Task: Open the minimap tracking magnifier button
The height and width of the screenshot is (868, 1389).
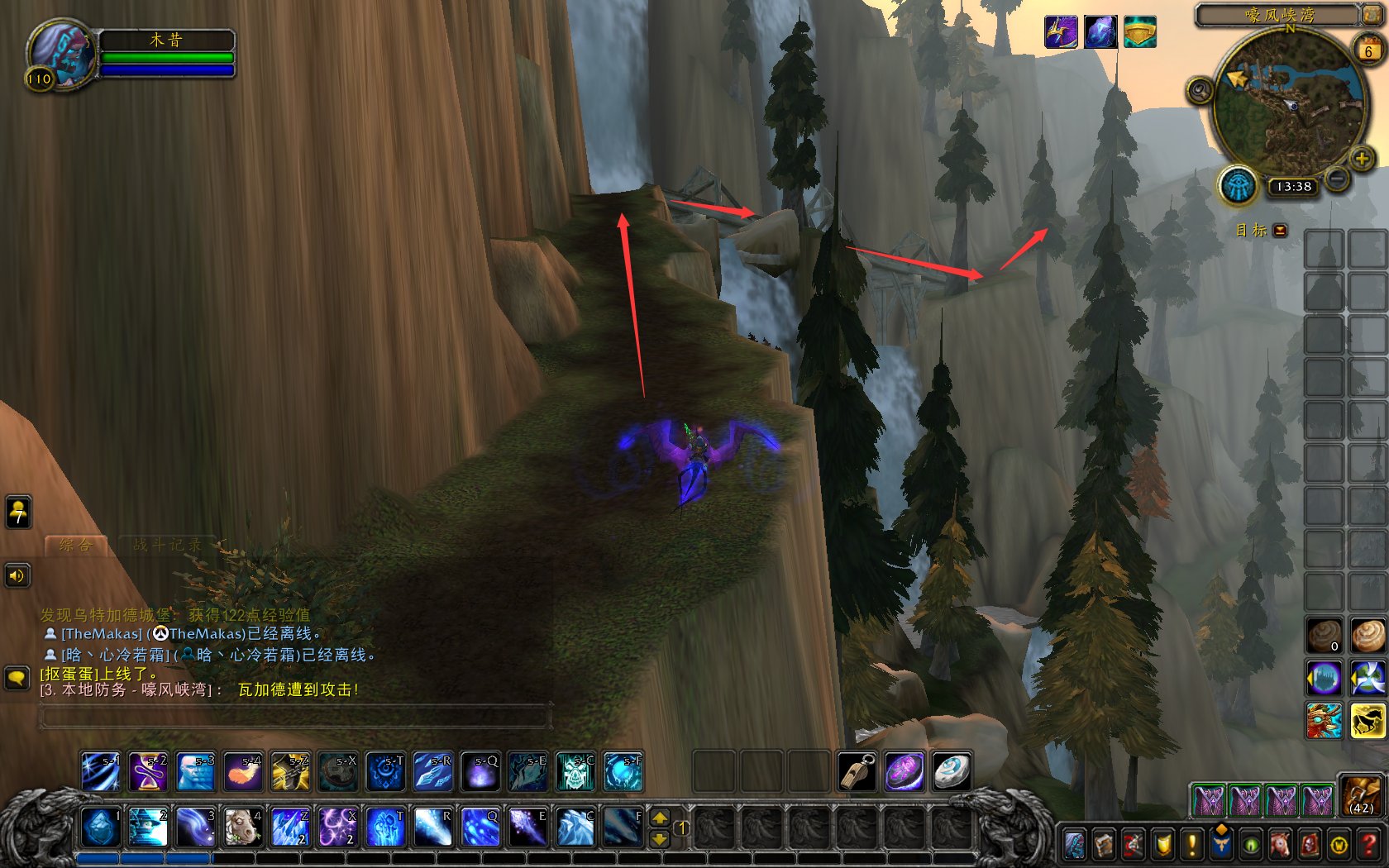Action: coord(1200,90)
